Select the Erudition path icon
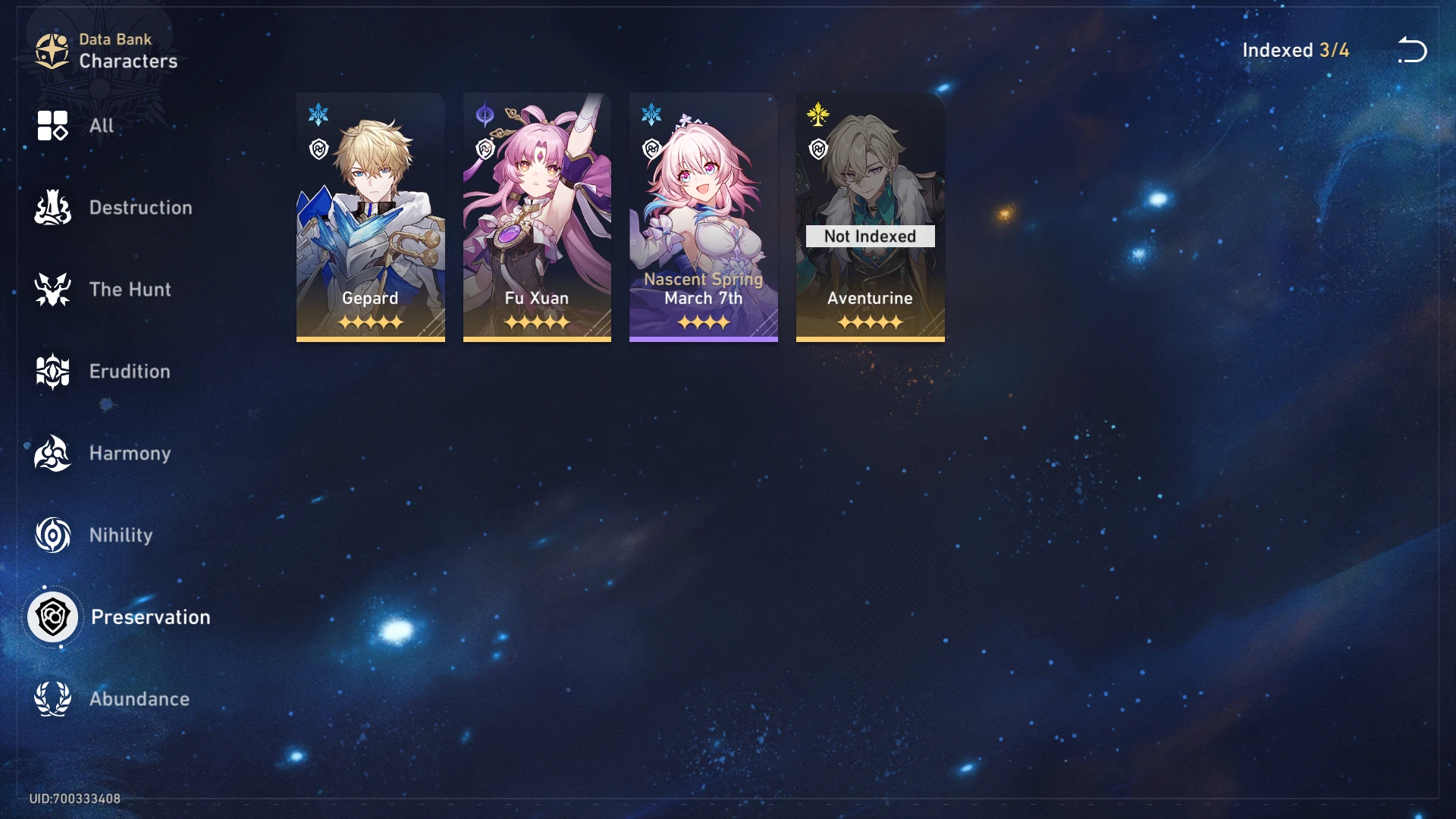 pyautogui.click(x=52, y=372)
